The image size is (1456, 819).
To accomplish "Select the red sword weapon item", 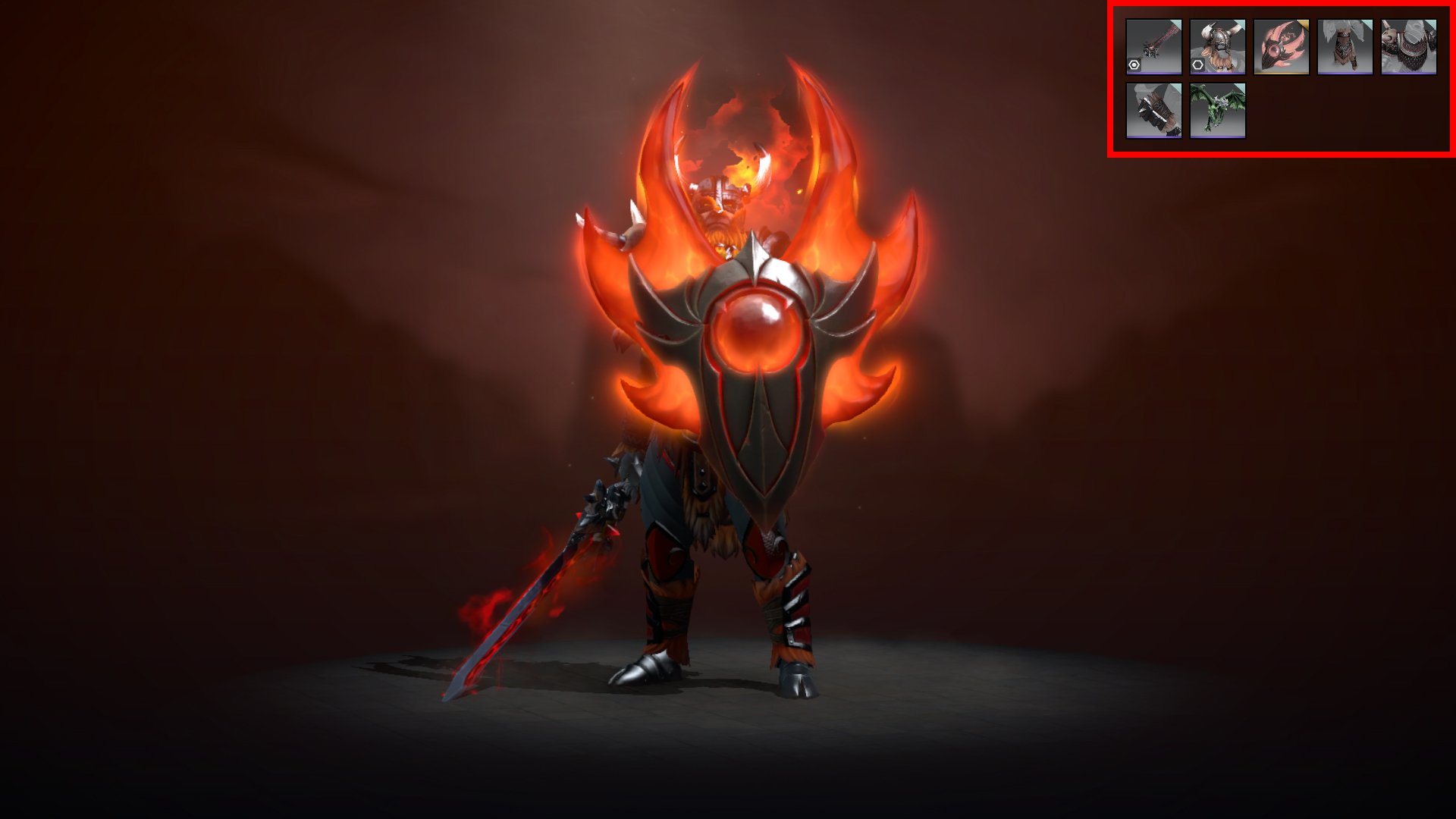I will click(x=1153, y=46).
